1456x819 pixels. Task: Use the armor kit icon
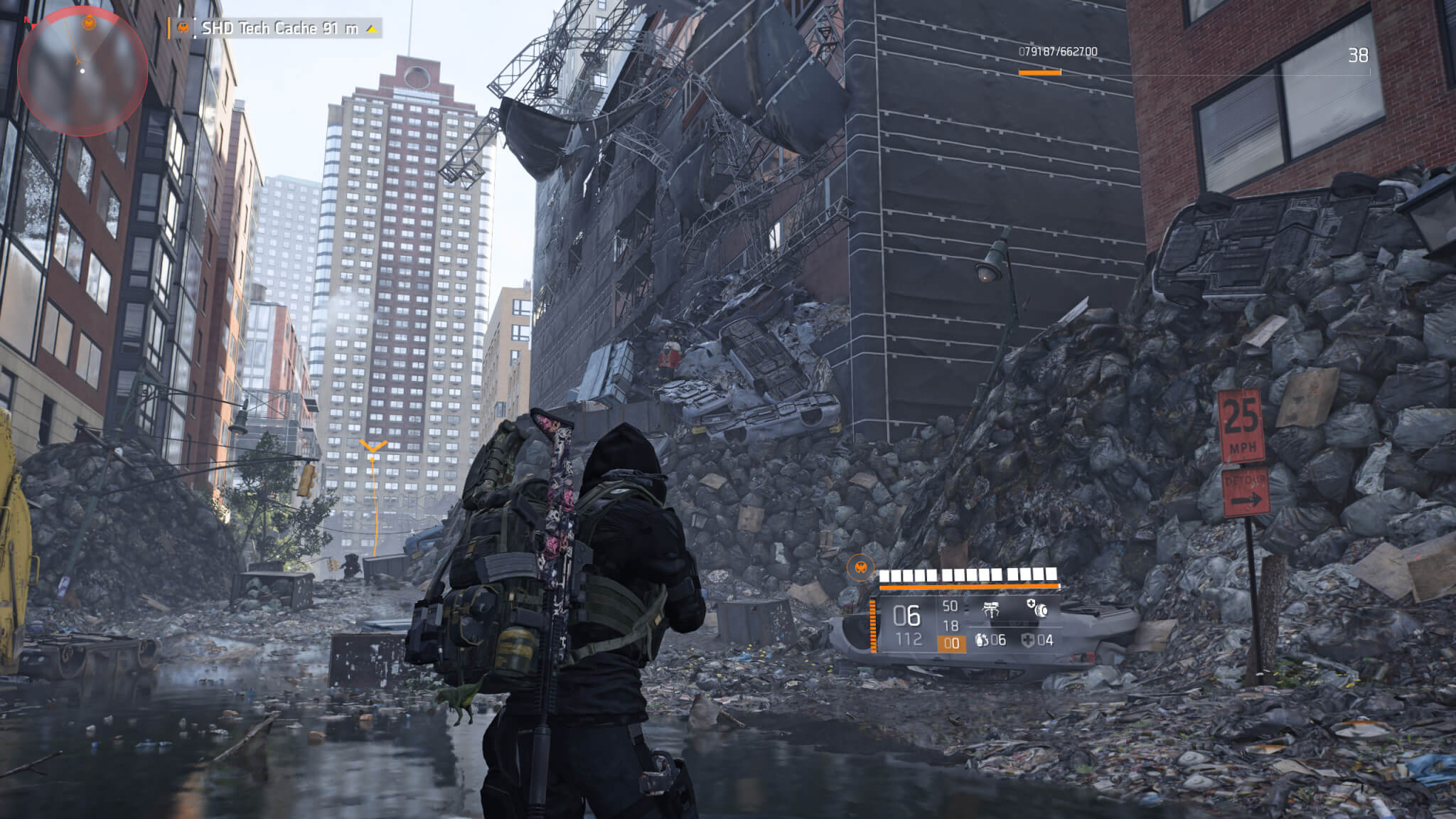(1027, 640)
